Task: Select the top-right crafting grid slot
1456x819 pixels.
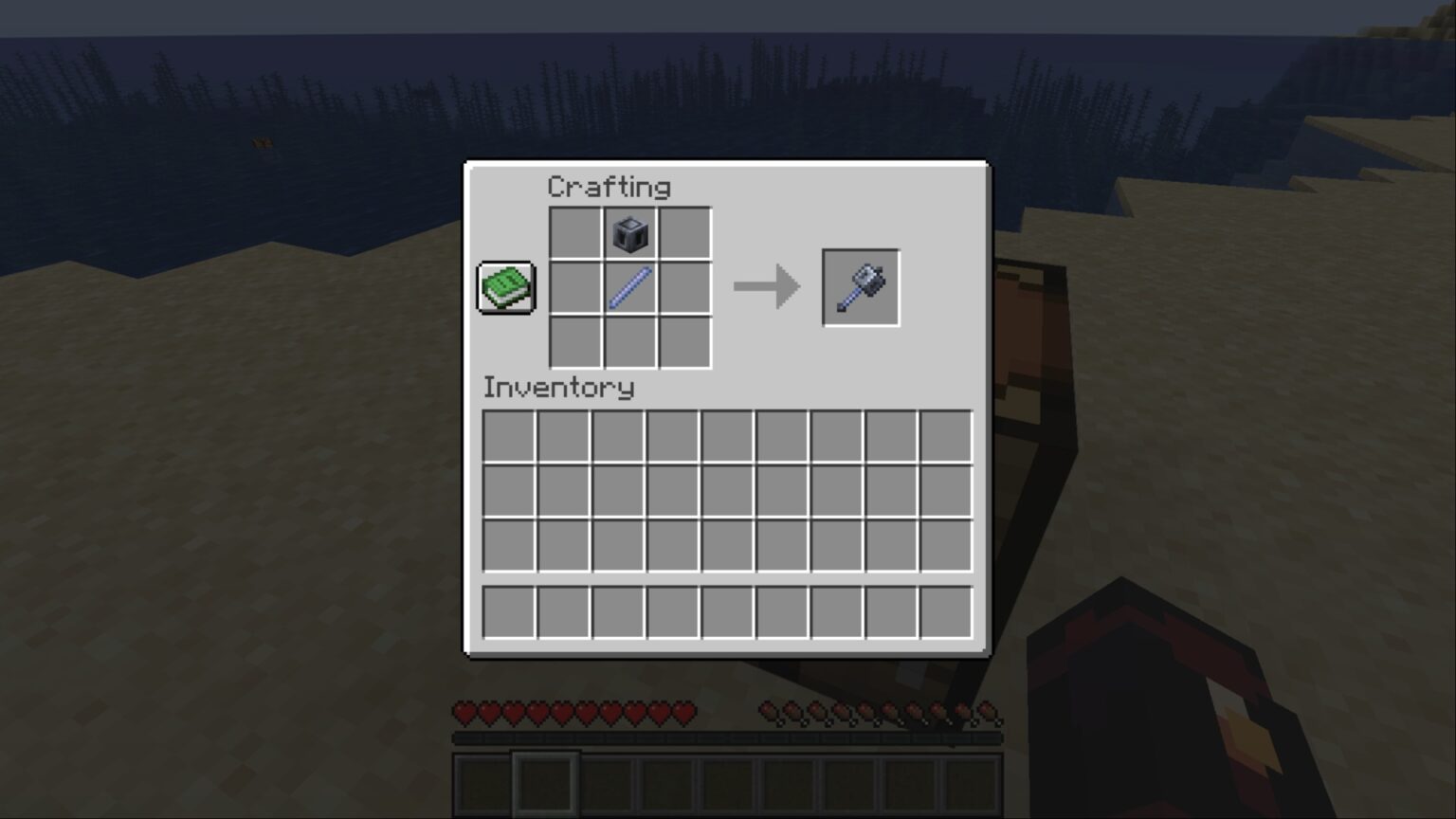Action: [x=684, y=233]
